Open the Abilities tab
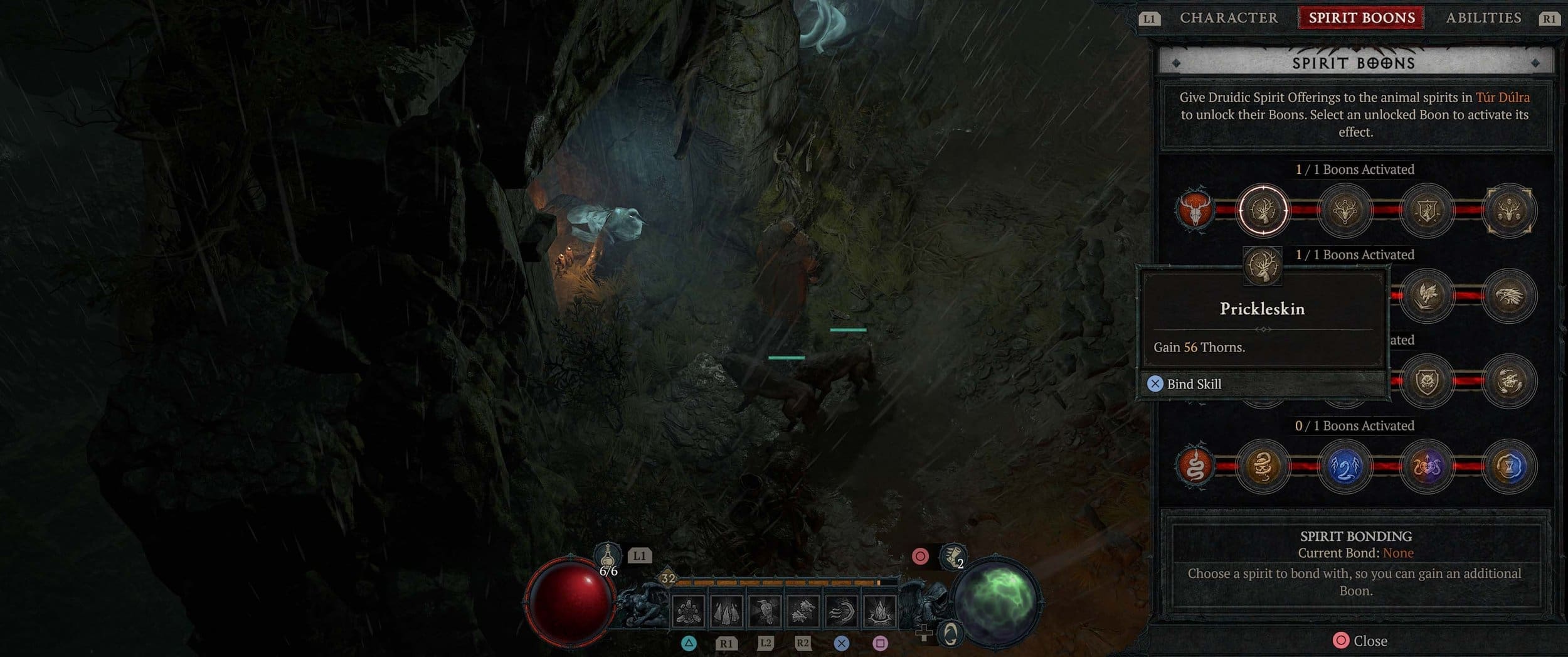This screenshot has height=657, width=1568. tap(1483, 18)
